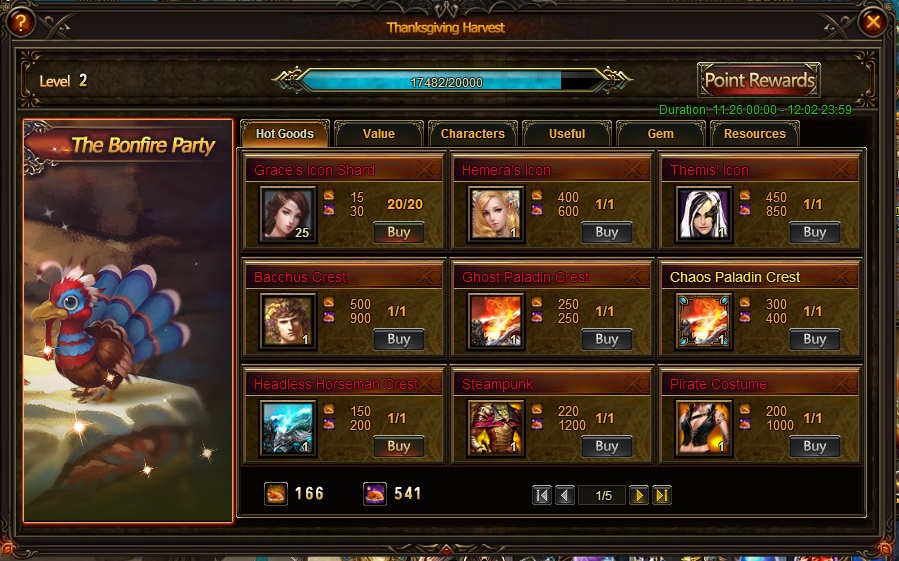The image size is (899, 561).
Task: Buy Hemera's Icon
Action: 607,232
